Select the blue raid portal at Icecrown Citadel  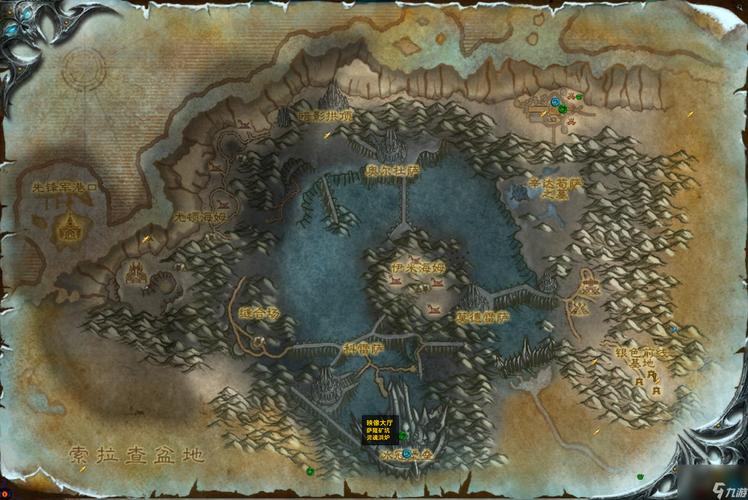[x=408, y=453]
